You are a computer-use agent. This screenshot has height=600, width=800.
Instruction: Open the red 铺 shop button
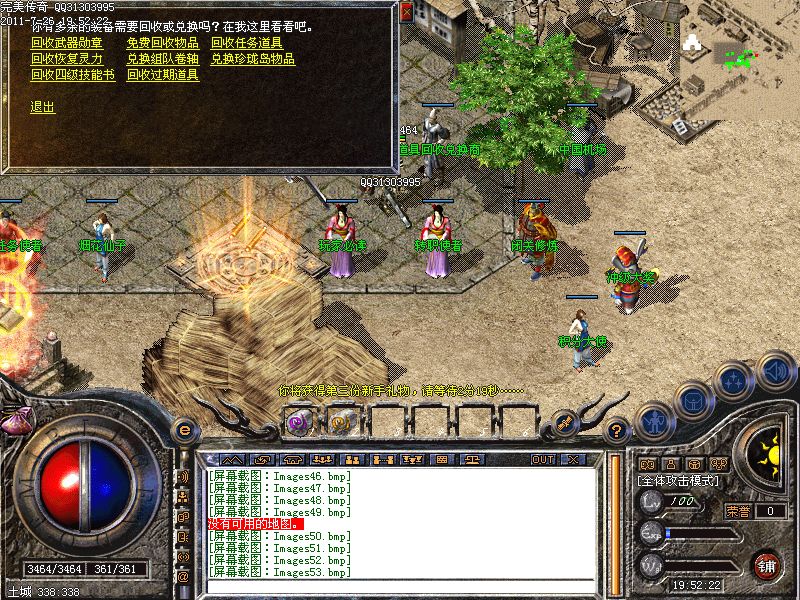pyautogui.click(x=768, y=565)
